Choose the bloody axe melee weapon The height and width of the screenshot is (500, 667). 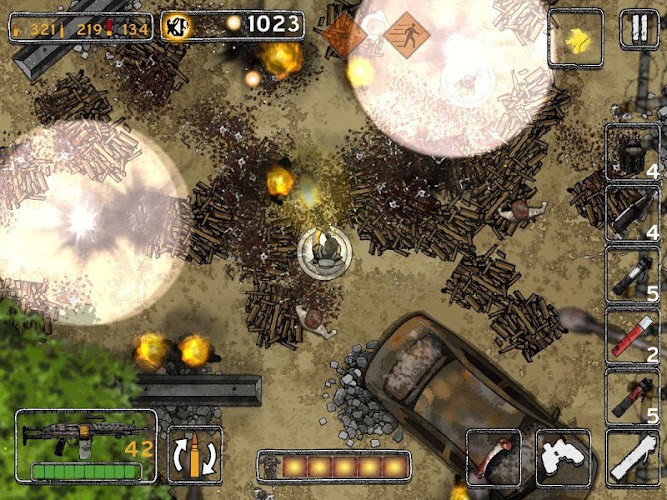pyautogui.click(x=494, y=456)
